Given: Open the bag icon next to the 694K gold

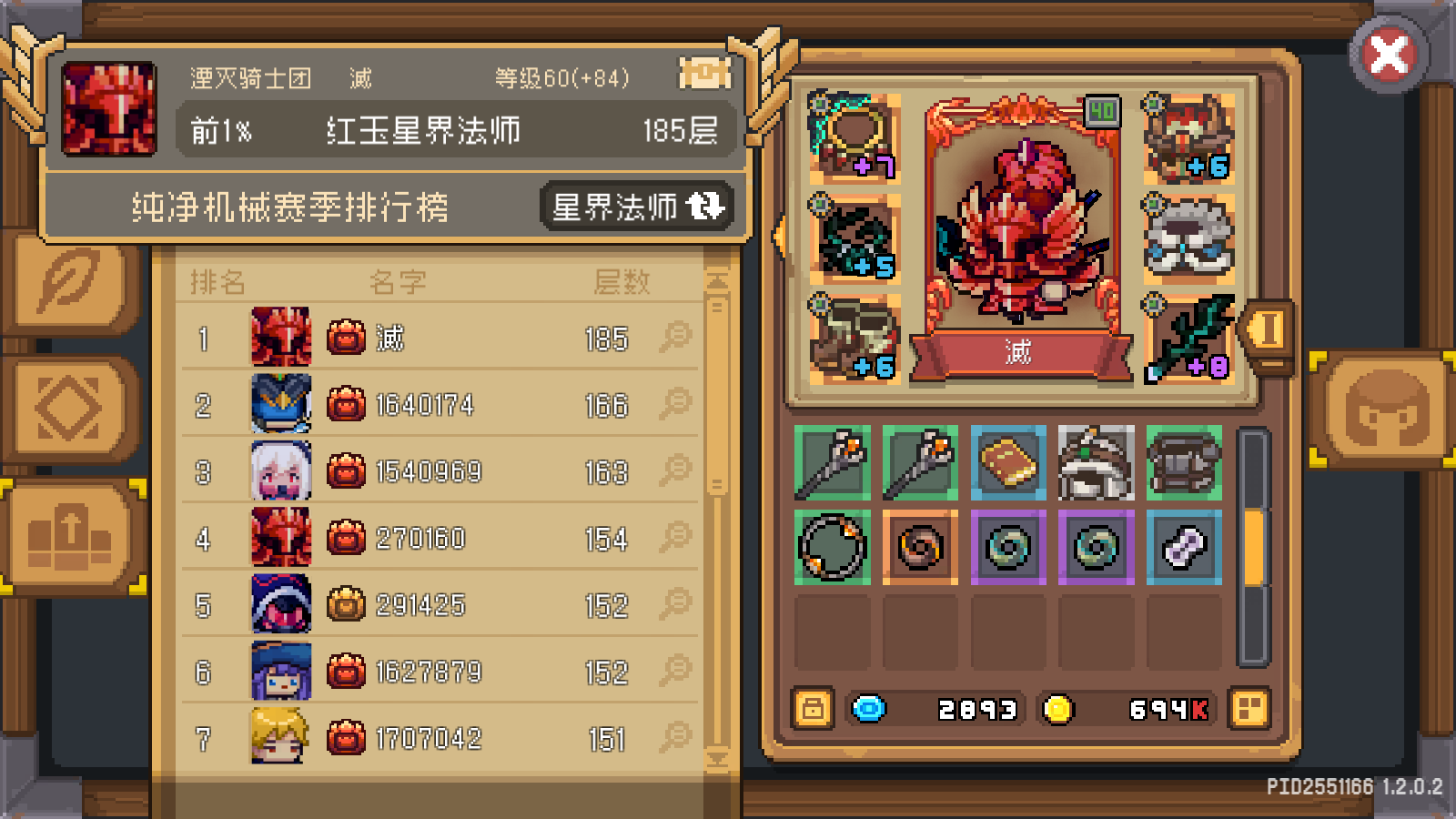Looking at the screenshot, I should coord(1251,708).
